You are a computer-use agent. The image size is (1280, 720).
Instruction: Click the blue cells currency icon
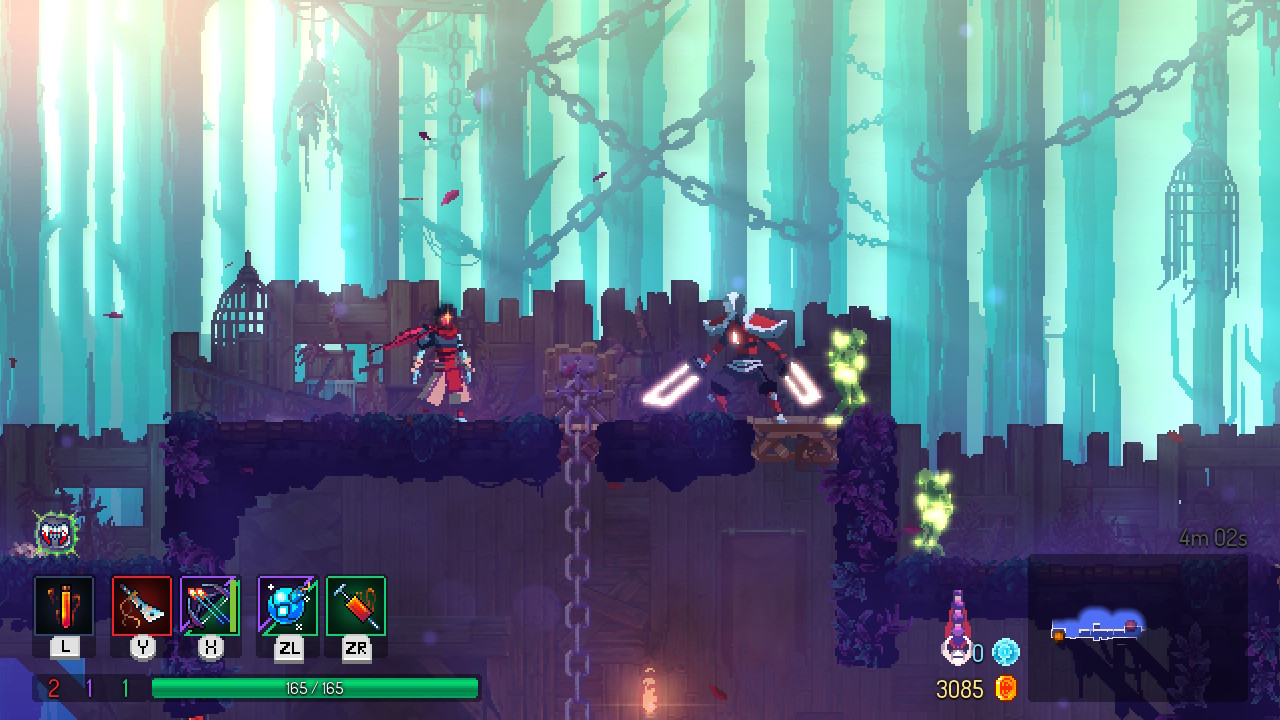[1005, 653]
